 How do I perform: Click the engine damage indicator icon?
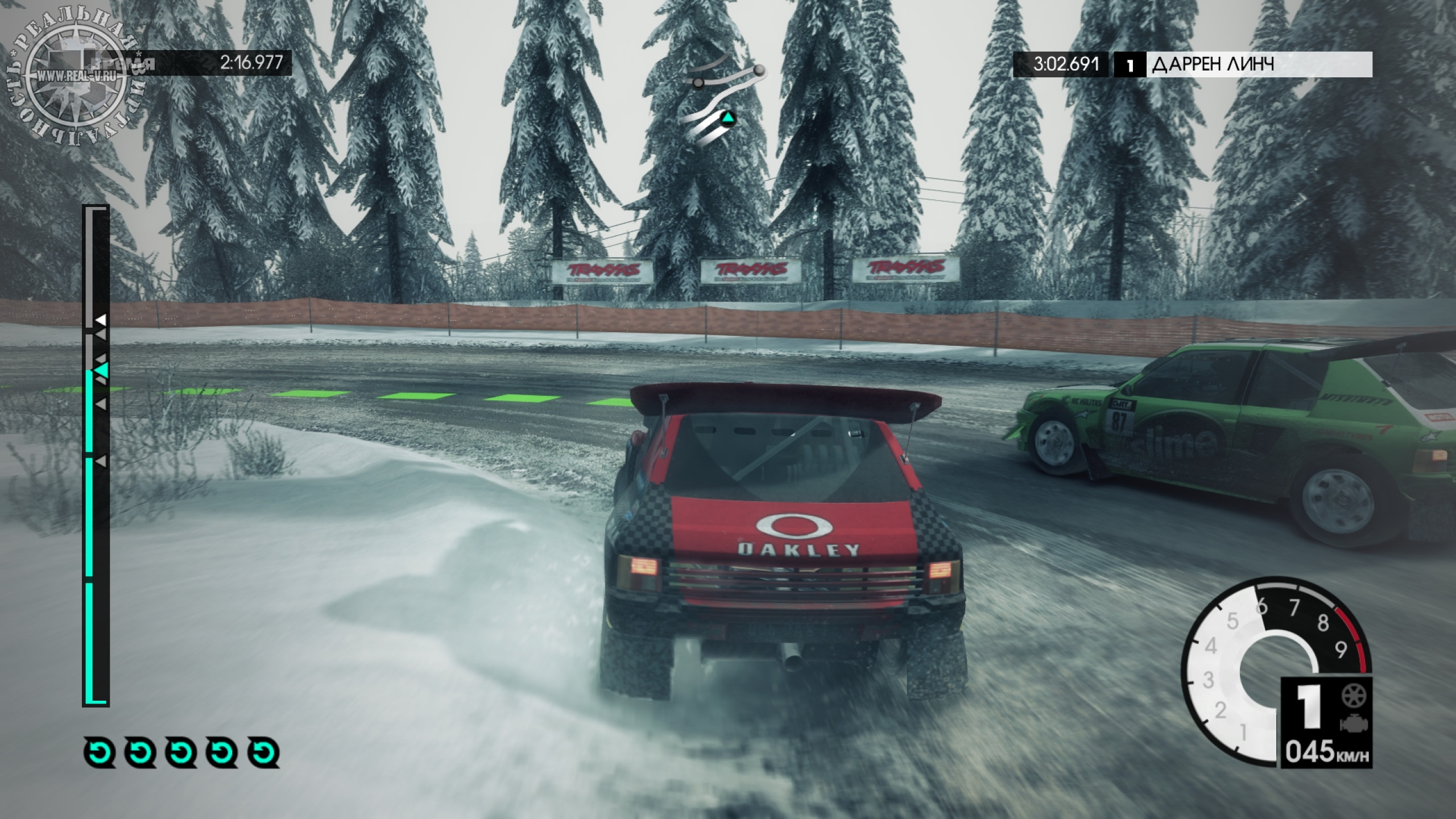(1353, 723)
